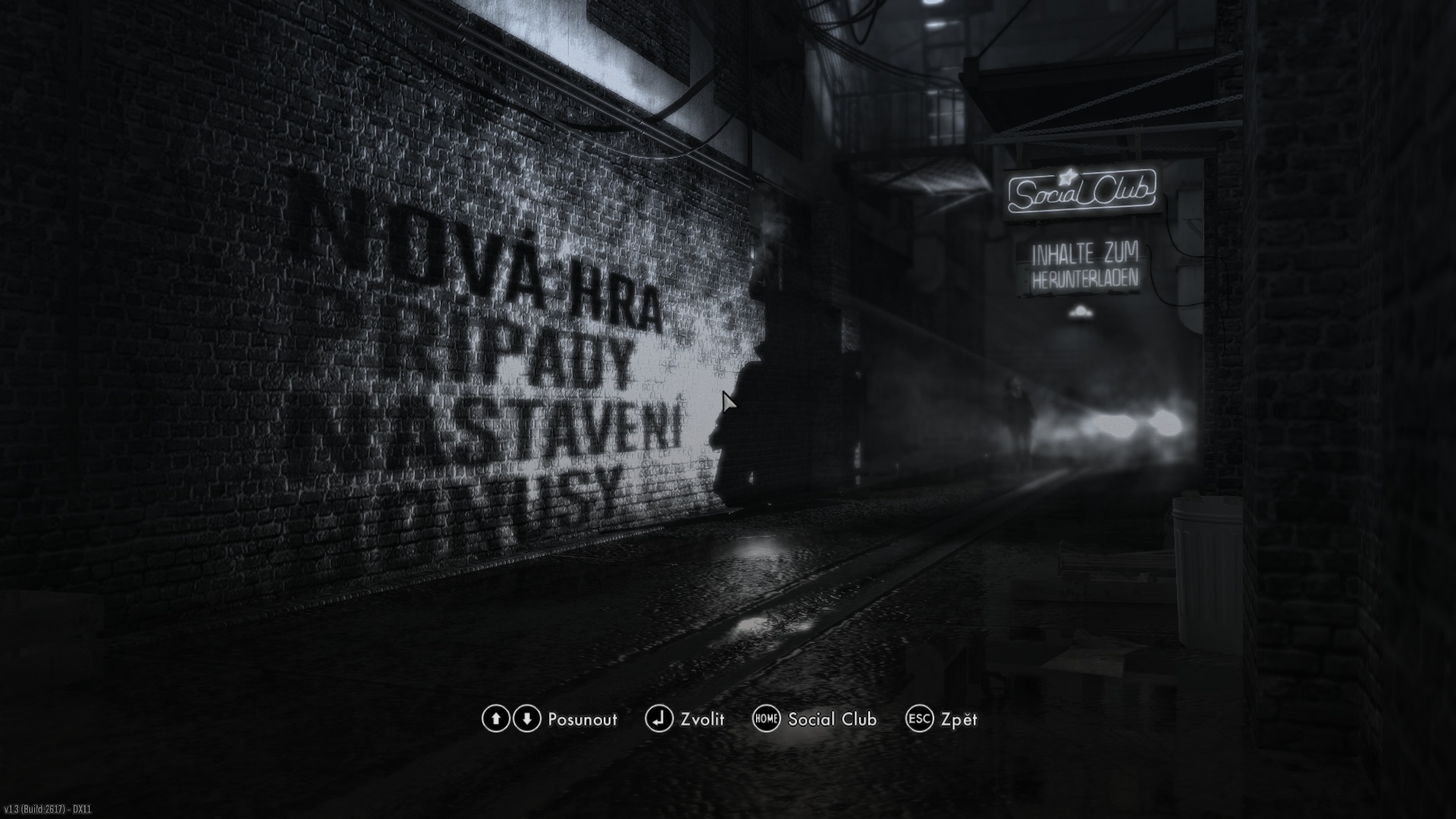Open the Social Club neon sign
This screenshot has height=819, width=1456.
click(x=1081, y=192)
